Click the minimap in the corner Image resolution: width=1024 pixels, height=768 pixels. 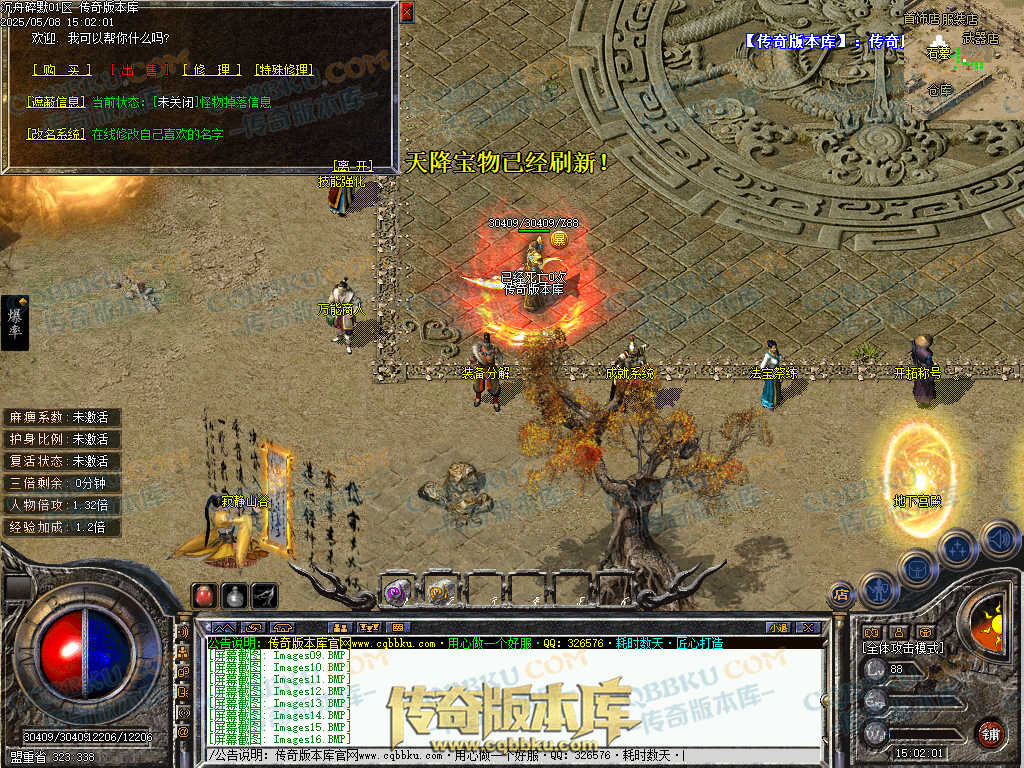click(x=962, y=60)
